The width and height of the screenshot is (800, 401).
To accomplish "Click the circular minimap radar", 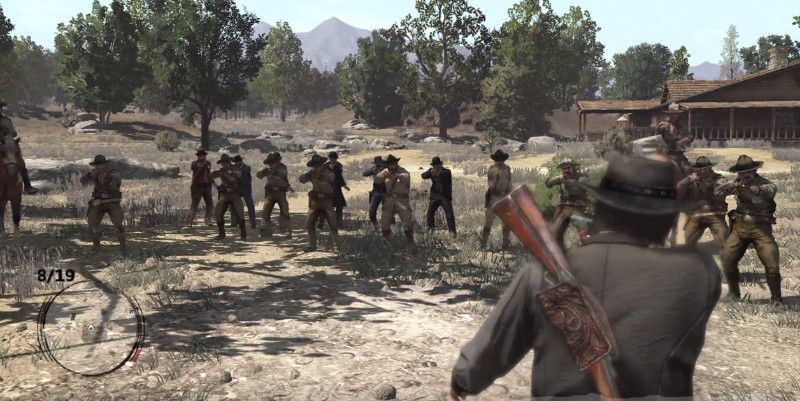I will [x=90, y=327].
